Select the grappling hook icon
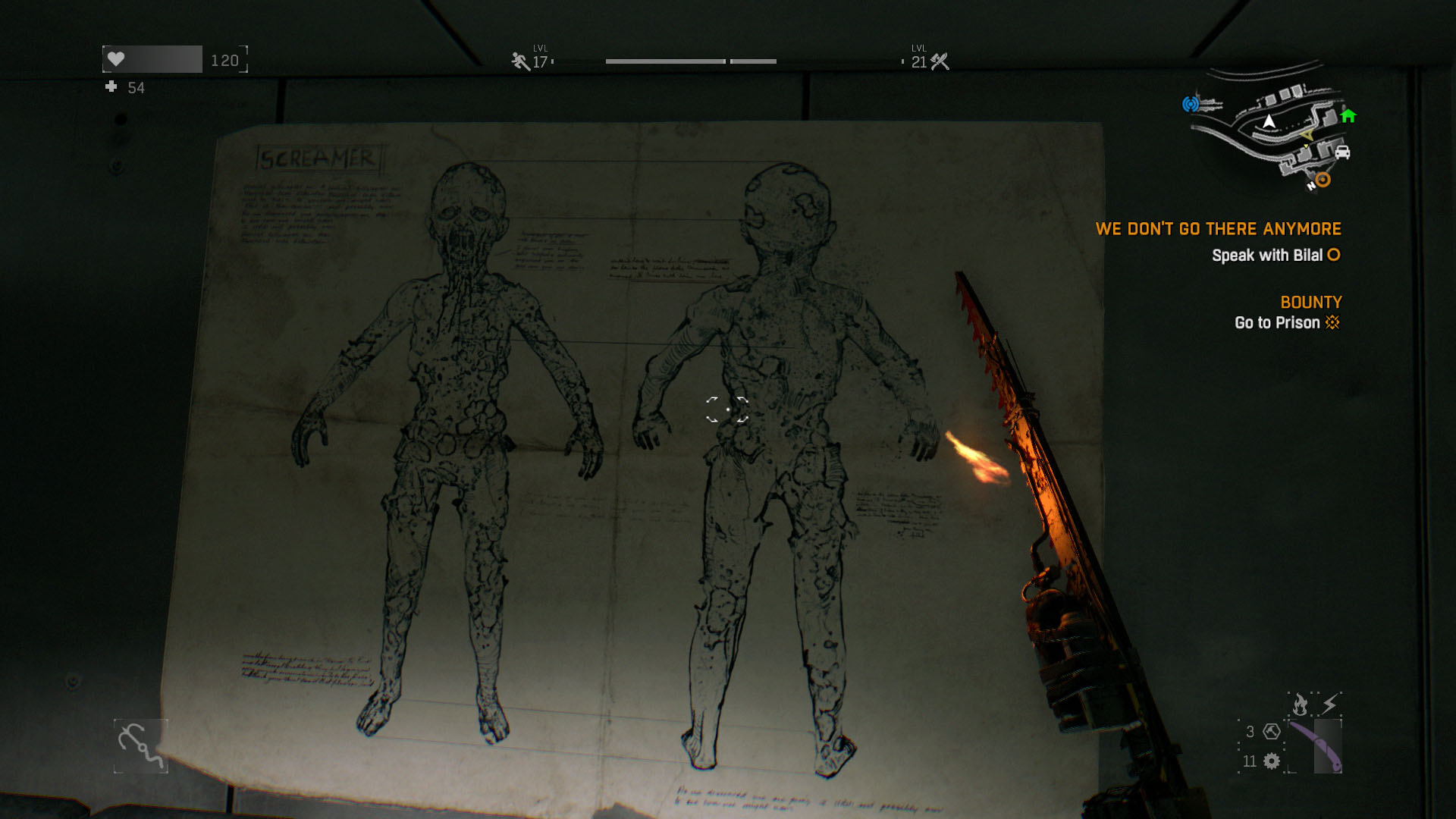 (x=141, y=746)
